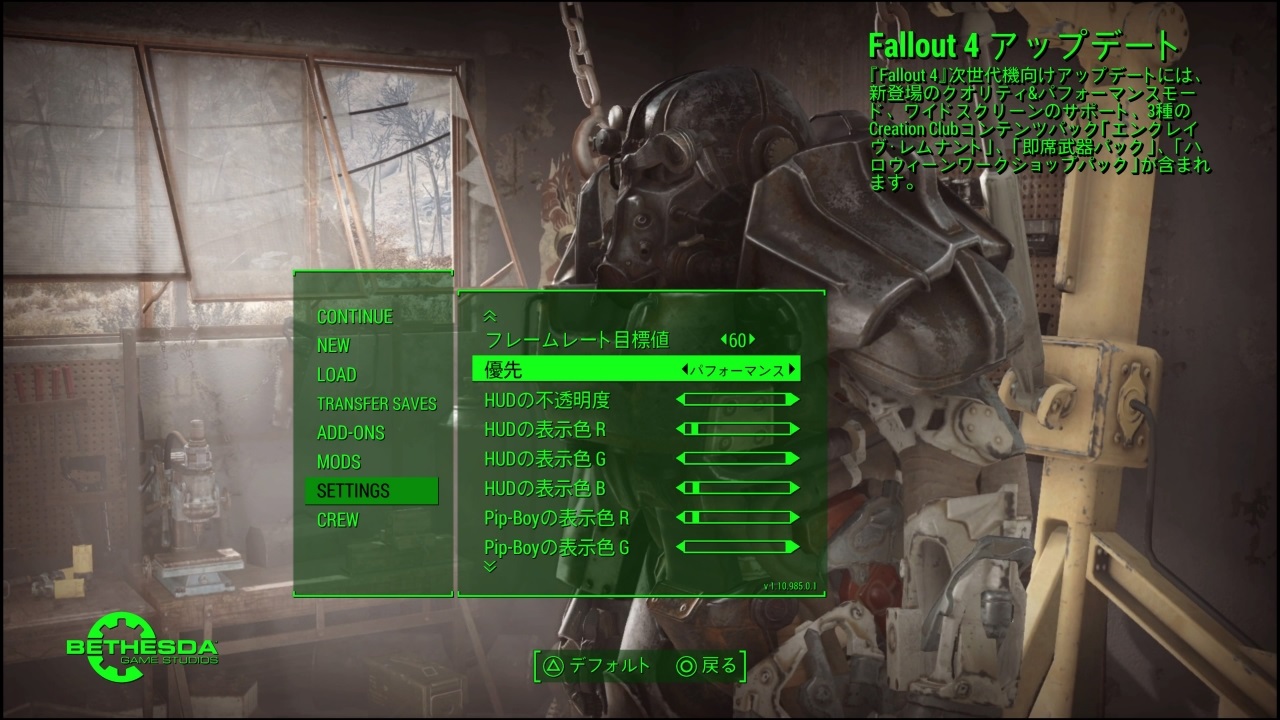Increase the frame rate target above 60
This screenshot has height=720, width=1280.
(752, 340)
